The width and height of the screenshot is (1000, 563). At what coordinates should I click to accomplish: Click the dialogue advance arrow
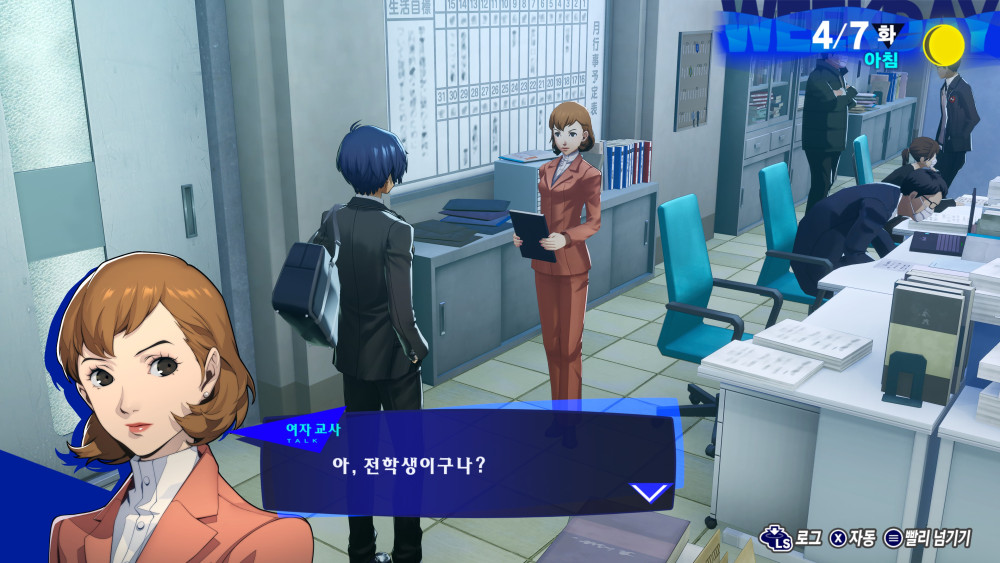click(x=651, y=492)
